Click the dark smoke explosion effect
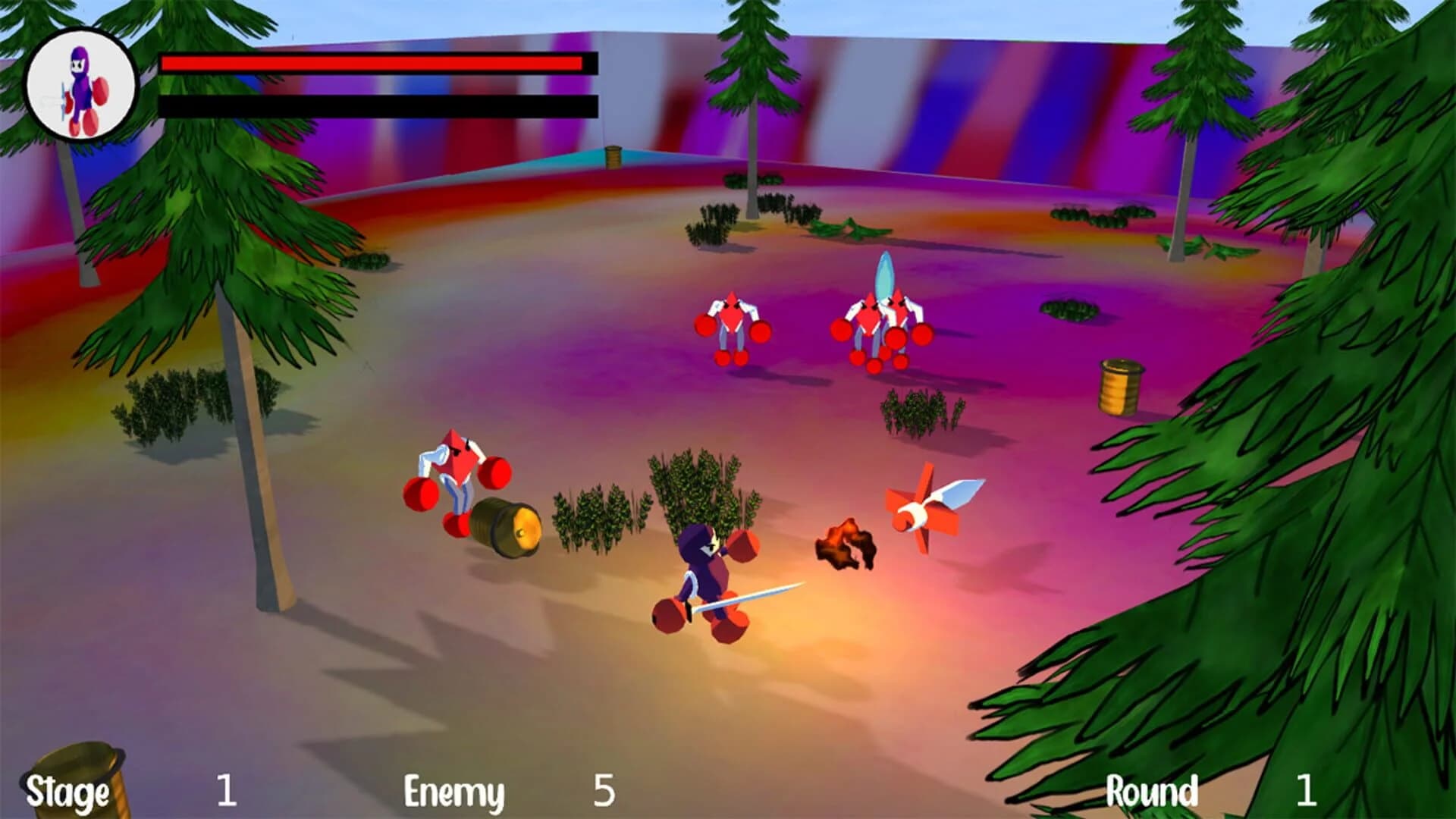This screenshot has width=1456, height=819. point(846,542)
